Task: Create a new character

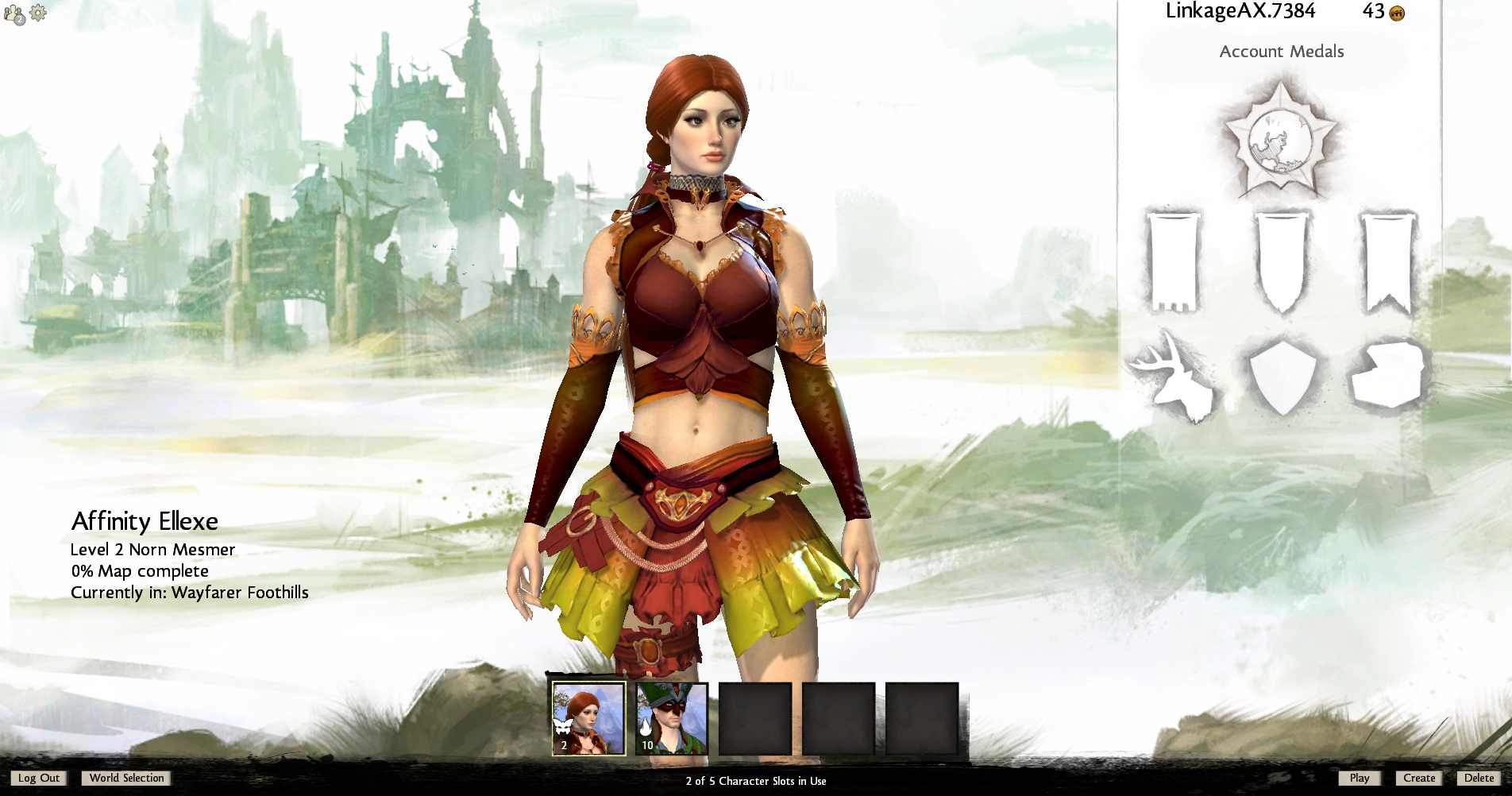Action: tap(1418, 779)
